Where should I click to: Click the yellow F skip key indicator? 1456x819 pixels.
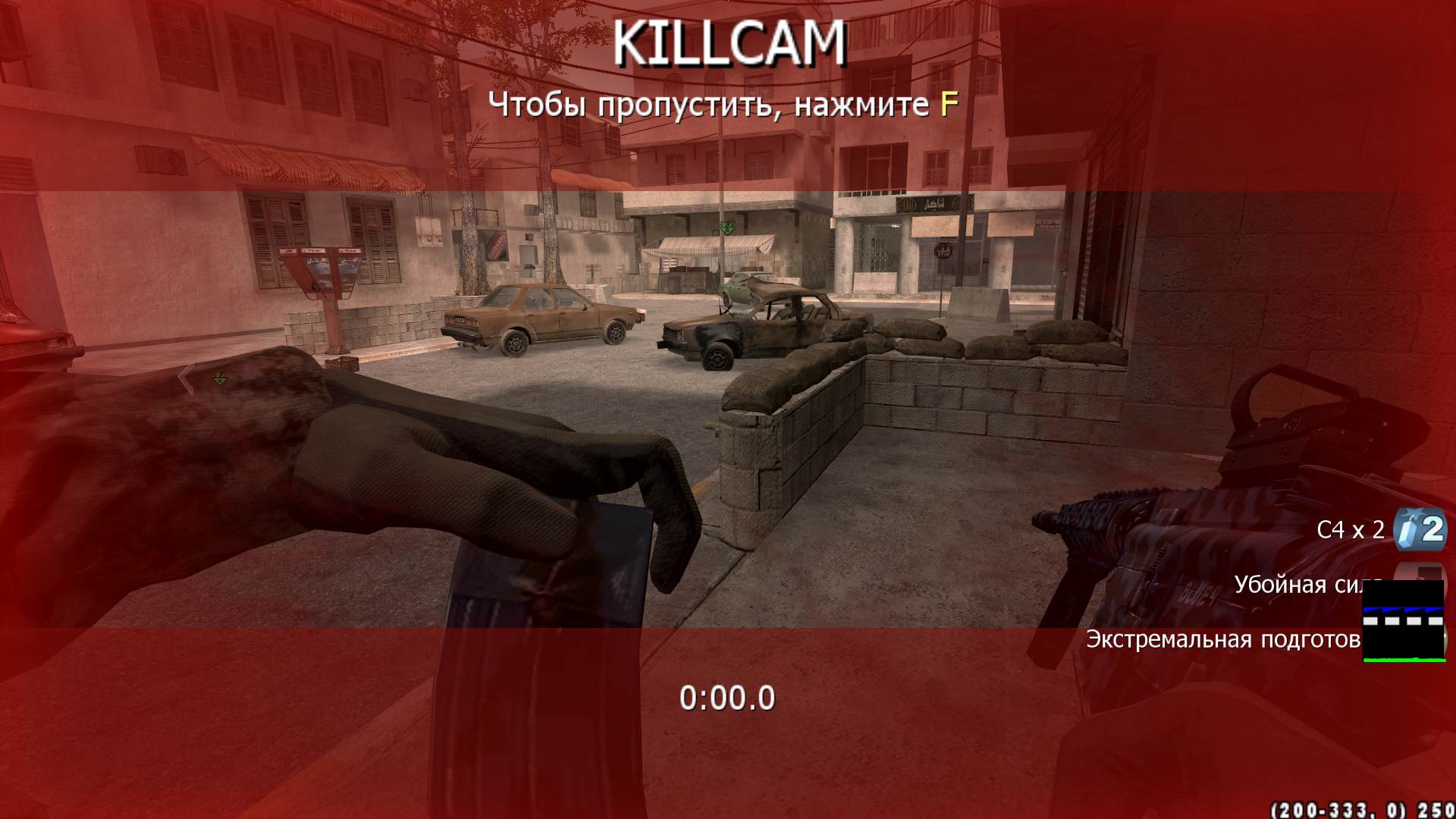tap(946, 105)
